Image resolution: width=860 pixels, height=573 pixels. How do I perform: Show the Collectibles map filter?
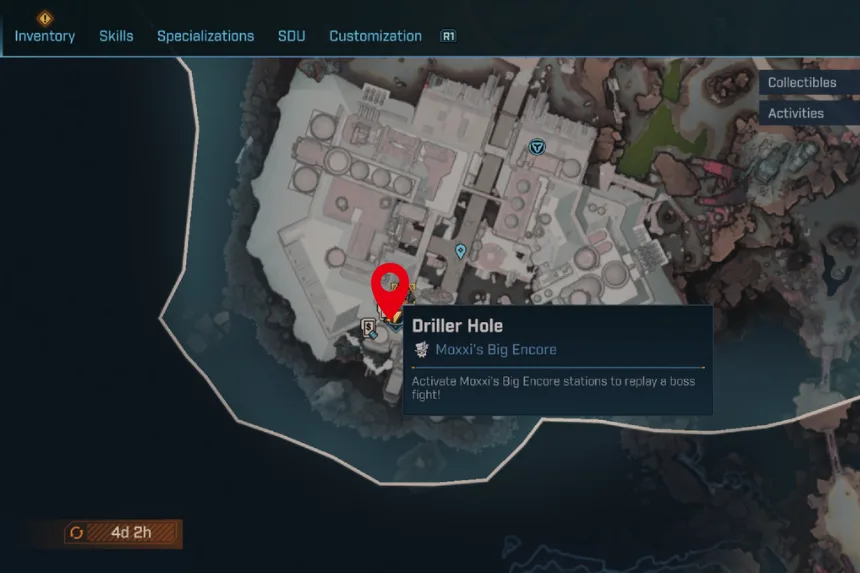pyautogui.click(x=802, y=83)
